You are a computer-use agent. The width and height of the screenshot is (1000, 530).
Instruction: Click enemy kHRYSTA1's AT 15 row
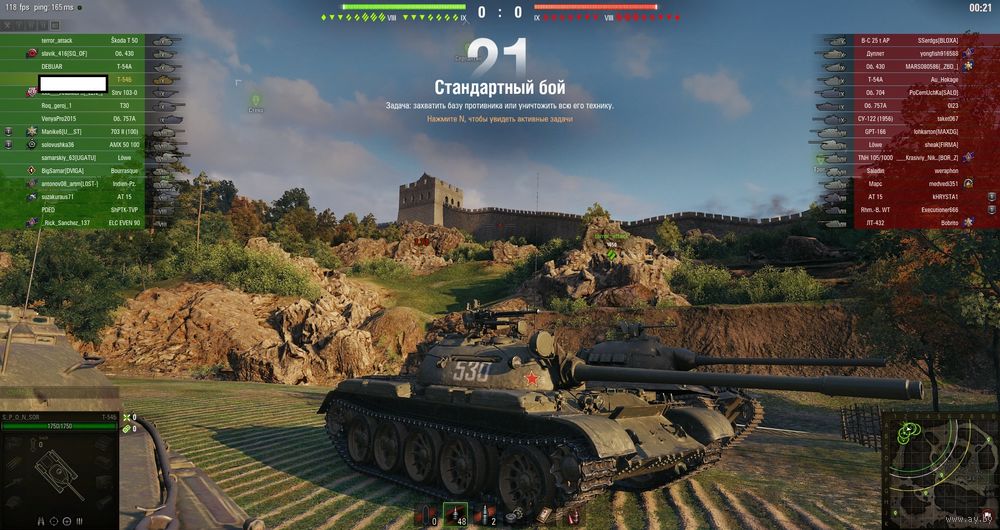[x=910, y=197]
